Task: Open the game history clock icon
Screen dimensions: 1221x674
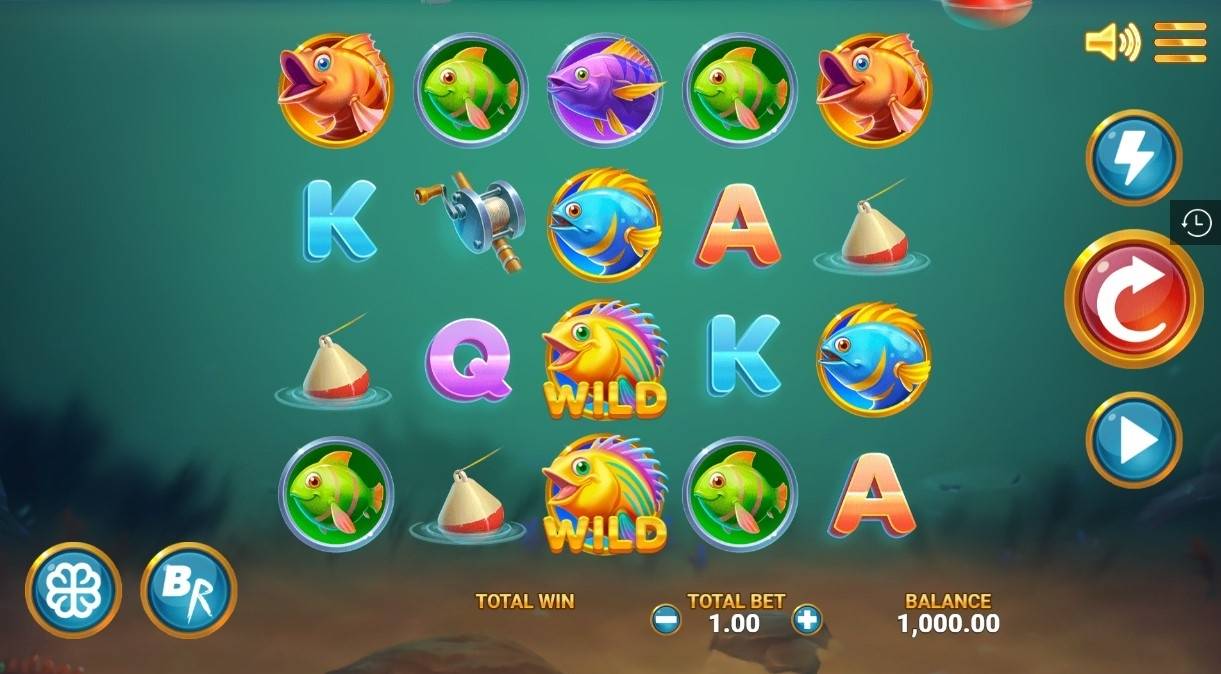Action: pos(1196,222)
